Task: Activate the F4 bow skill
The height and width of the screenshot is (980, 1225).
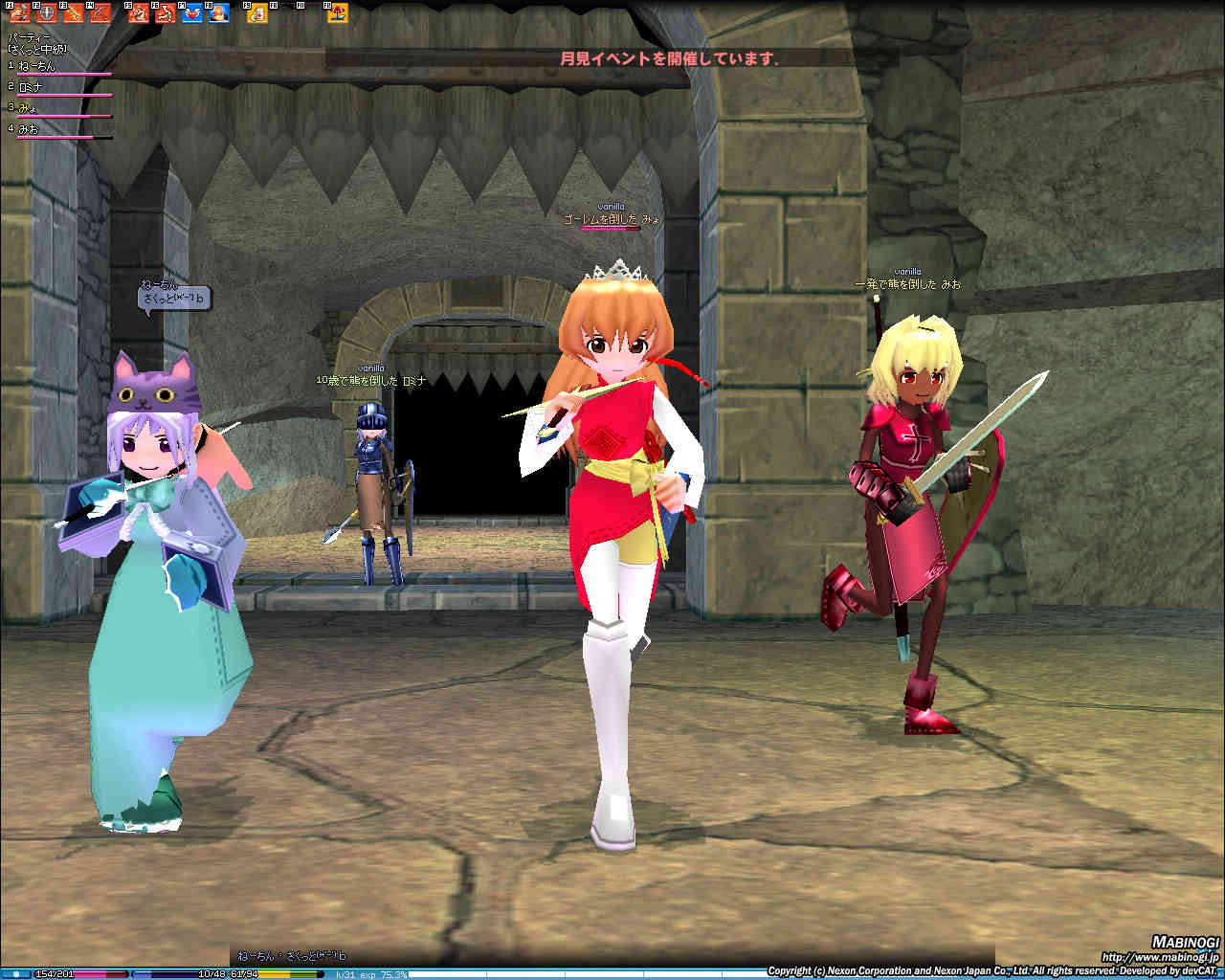Action: pyautogui.click(x=100, y=13)
